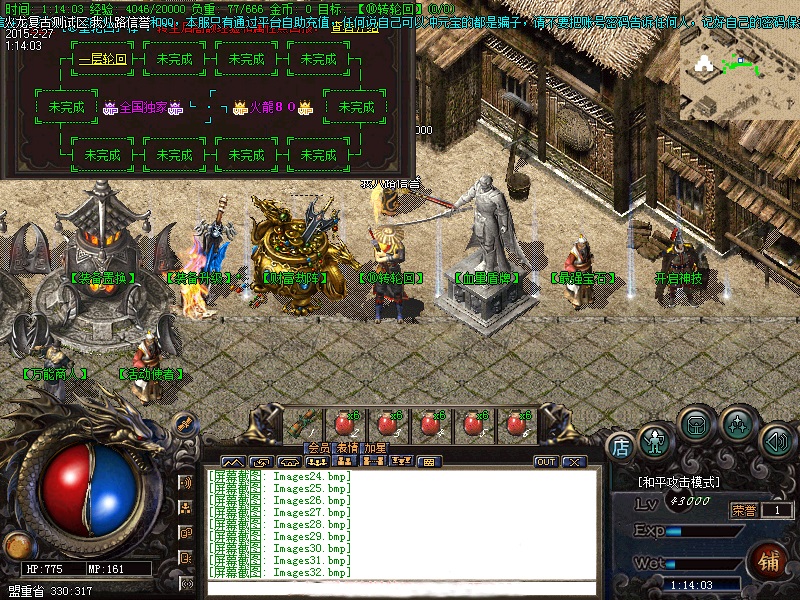Viewport: 800px width, 600px height.
Task: Open the 店 shop button
Action: (x=620, y=447)
